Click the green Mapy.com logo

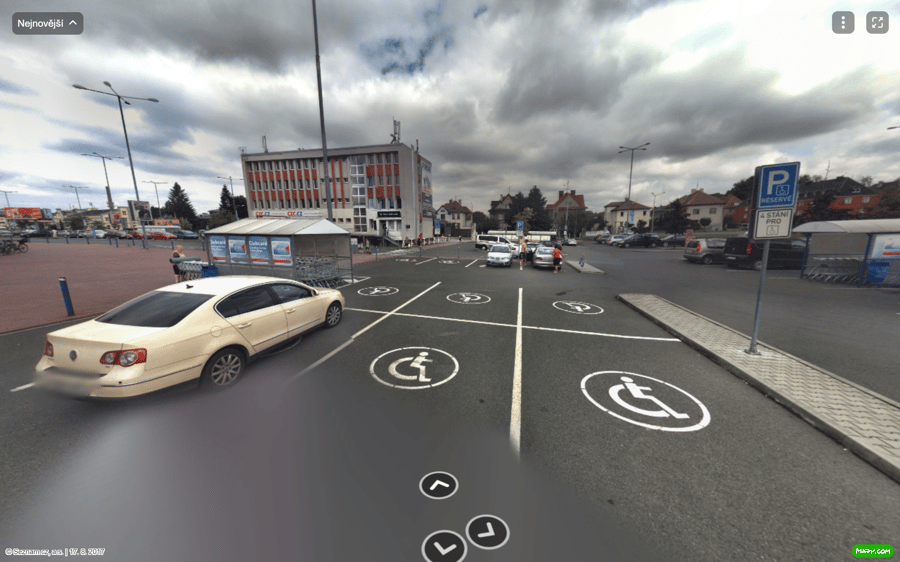pos(872,551)
